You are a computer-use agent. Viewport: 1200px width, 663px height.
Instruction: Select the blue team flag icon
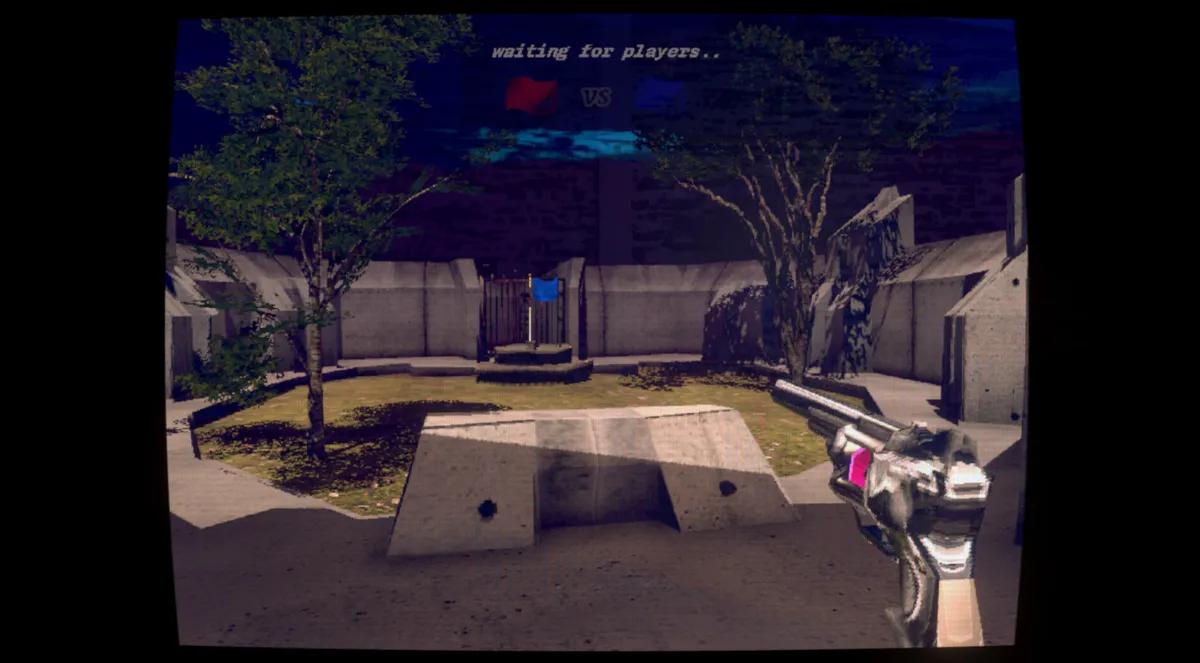point(658,95)
